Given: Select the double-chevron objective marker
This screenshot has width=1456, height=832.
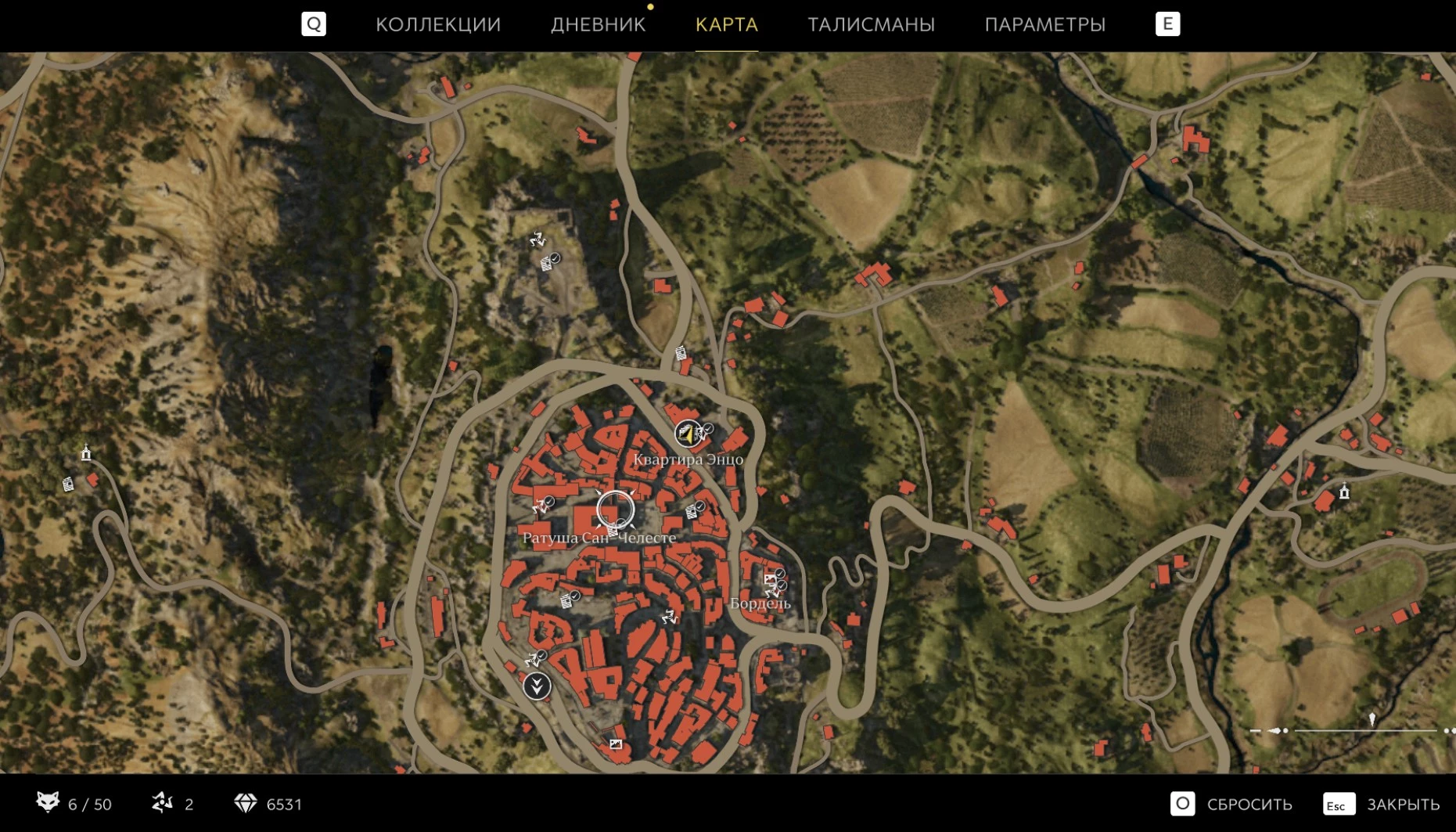Looking at the screenshot, I should point(537,686).
